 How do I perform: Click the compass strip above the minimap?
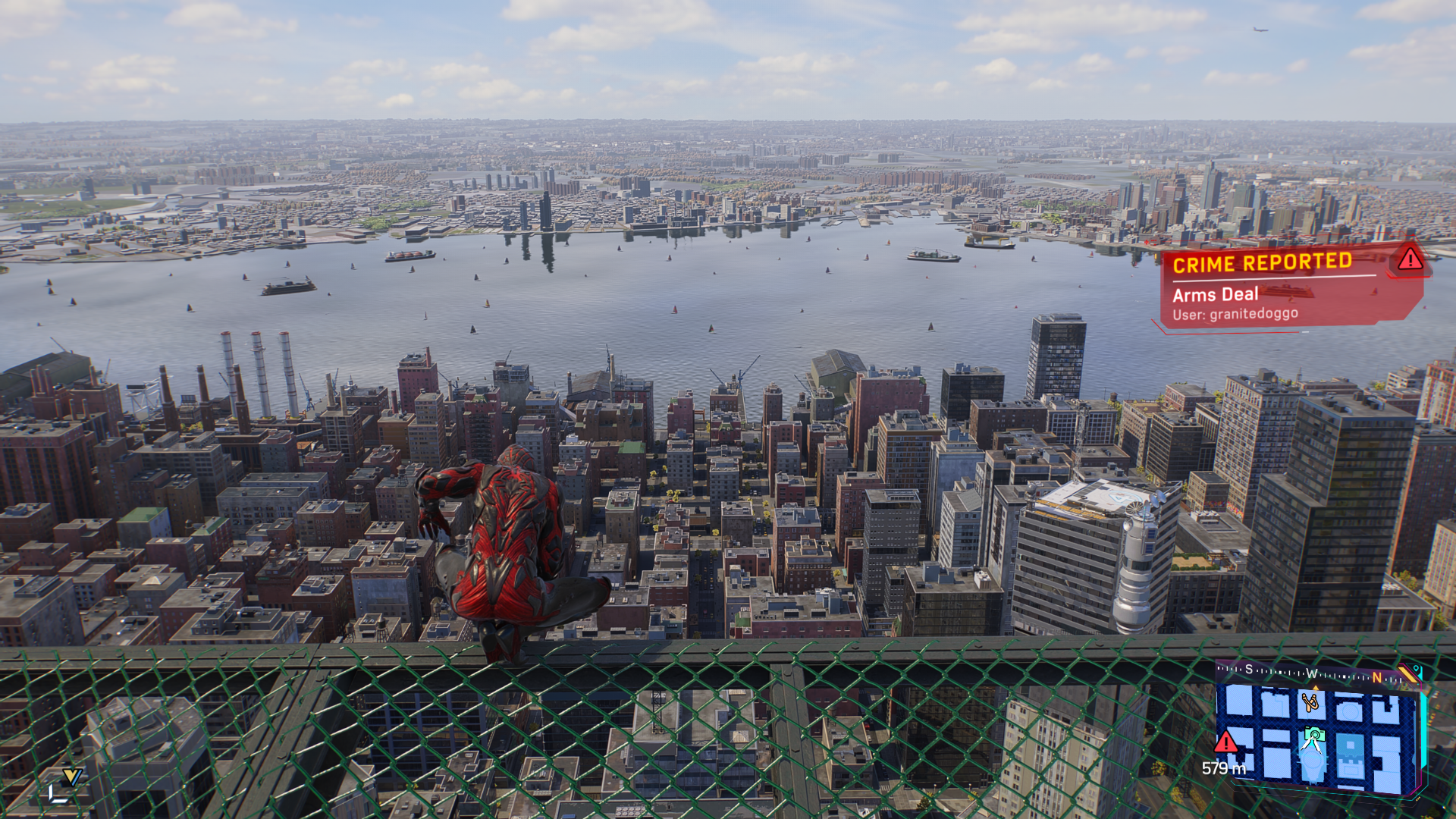[x=1312, y=673]
